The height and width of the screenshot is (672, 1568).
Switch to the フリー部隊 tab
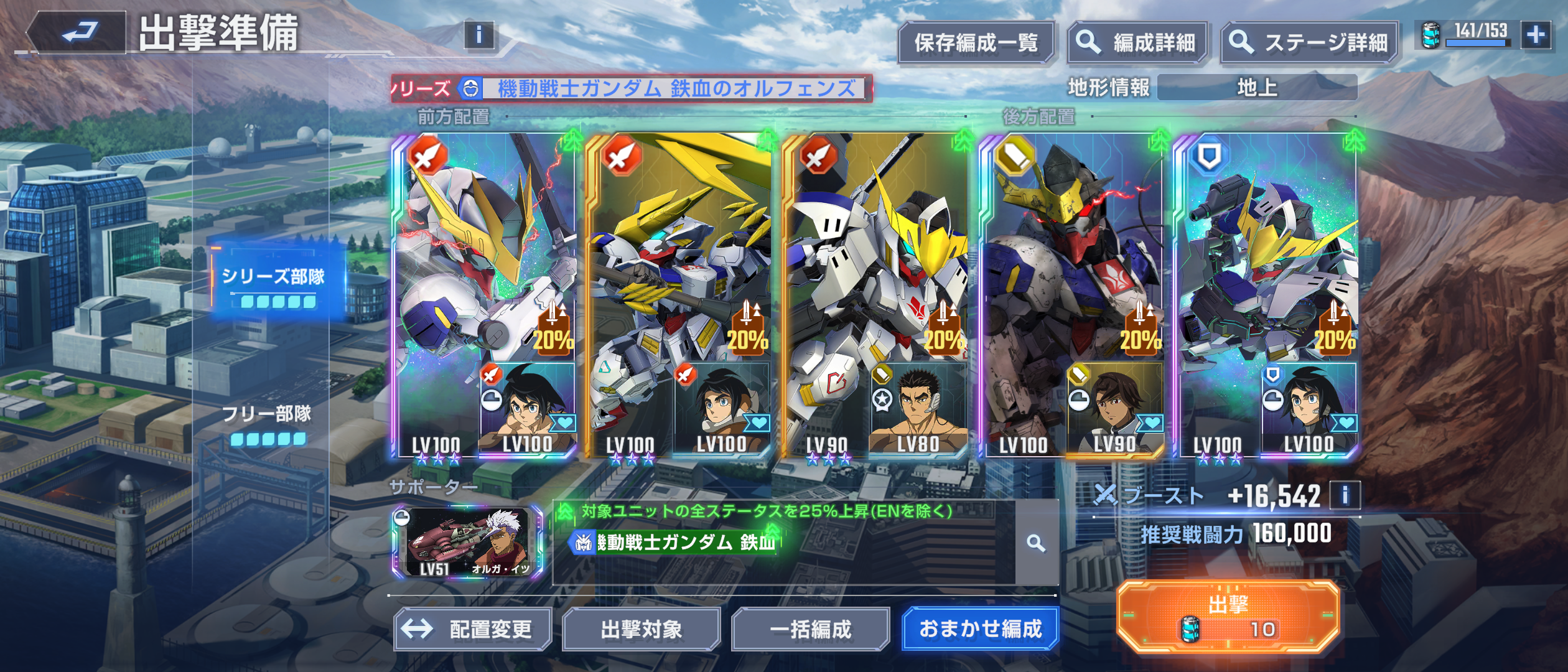(268, 422)
